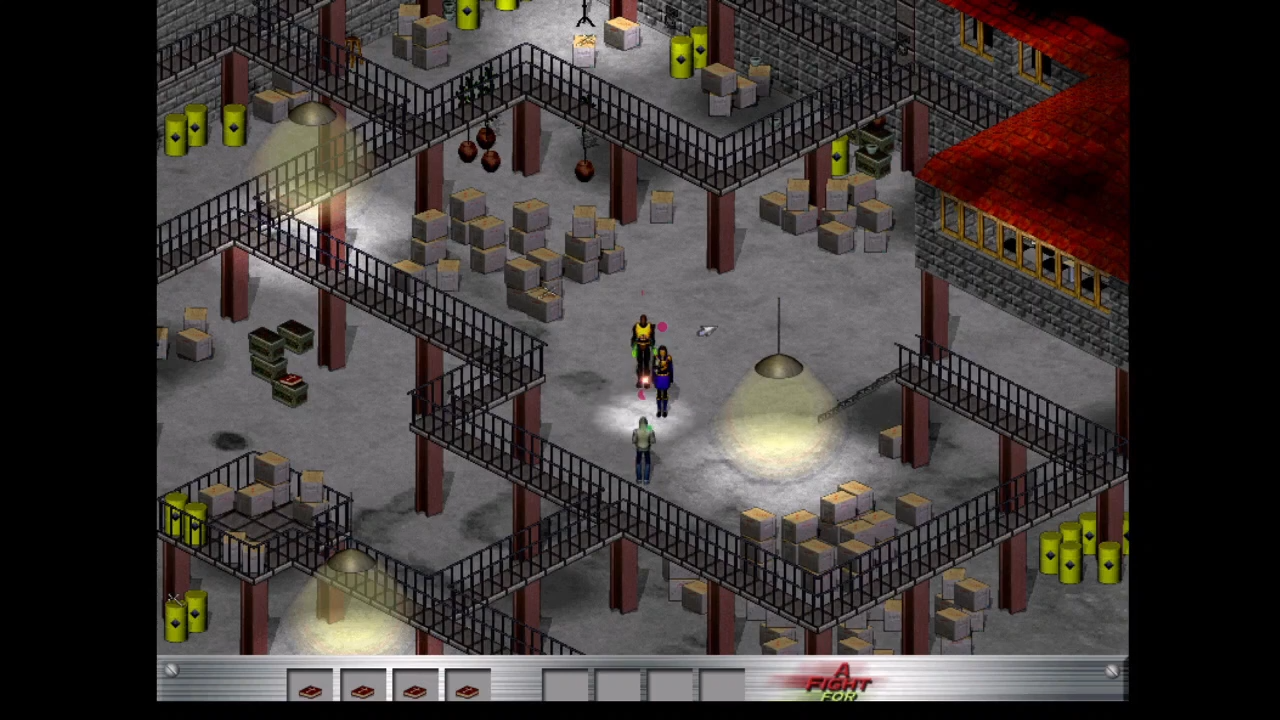Click the first empty inventory slot

pos(566,687)
